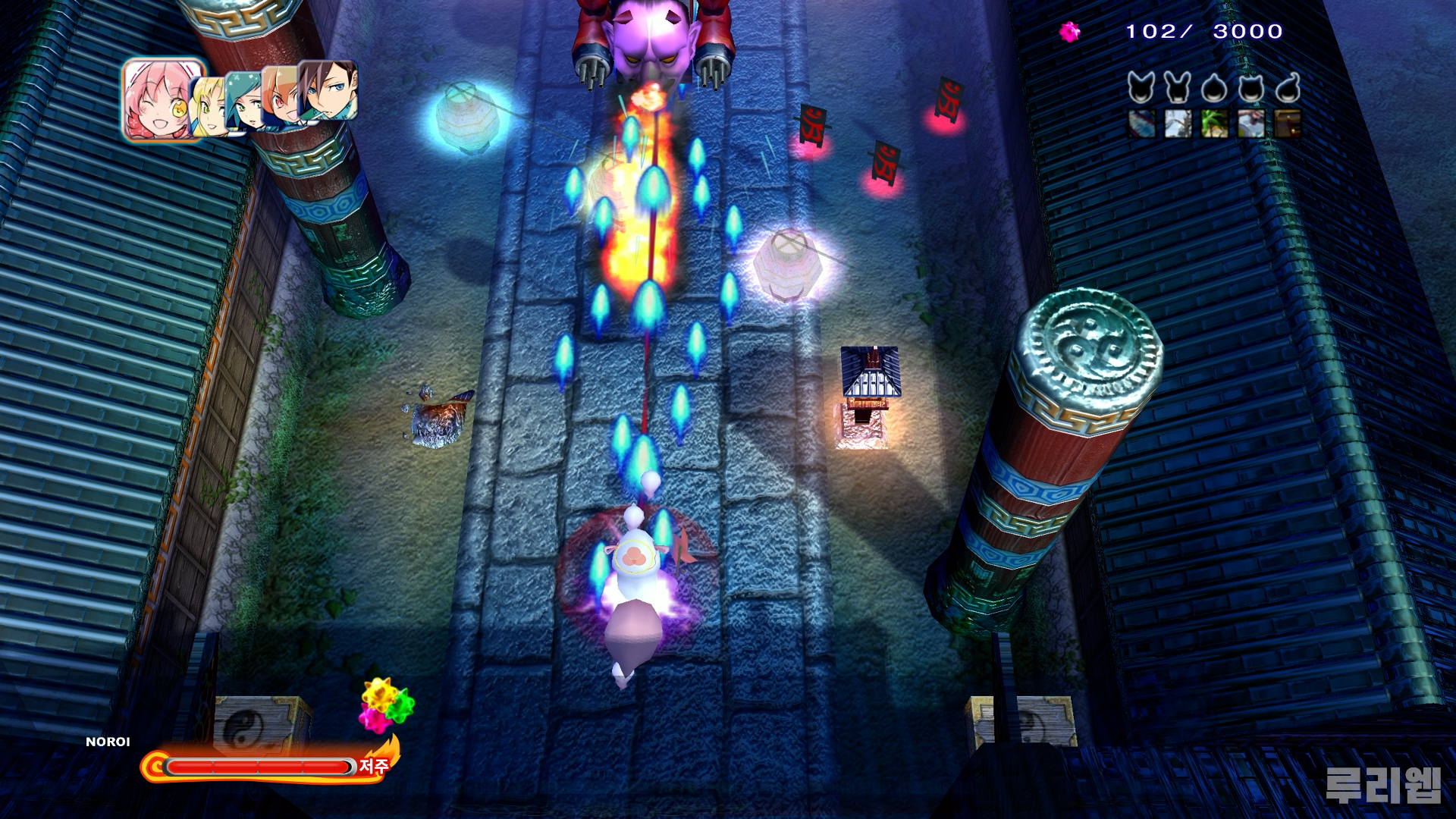The height and width of the screenshot is (819, 1456).
Task: Open the blue and red diagonal thumbnail
Action: [x=1141, y=123]
